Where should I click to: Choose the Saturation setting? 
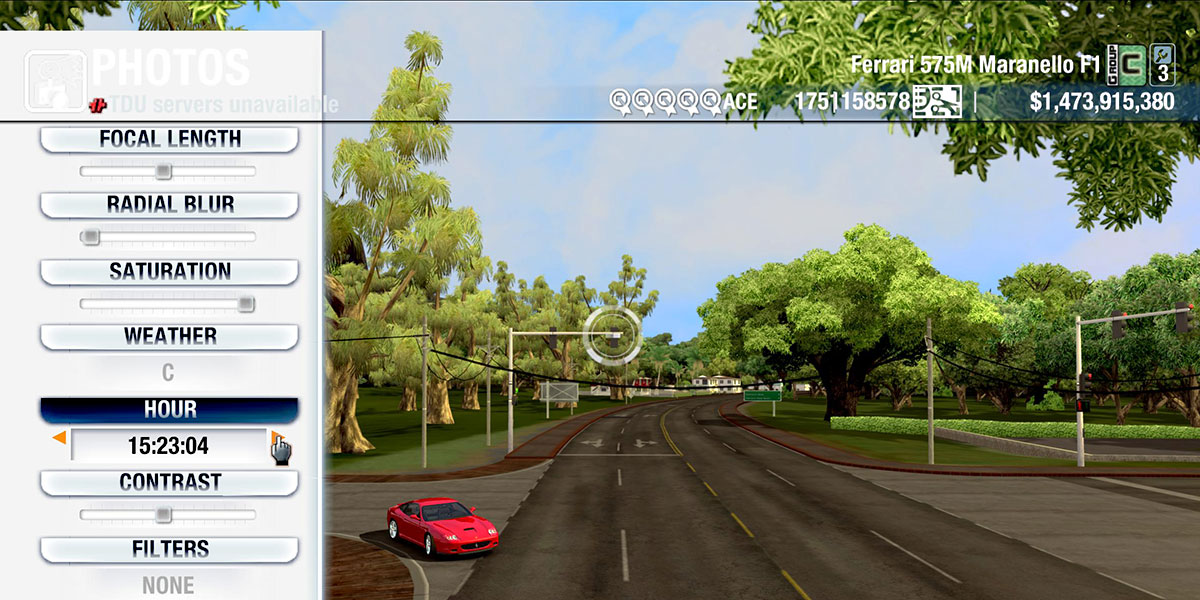tap(169, 271)
